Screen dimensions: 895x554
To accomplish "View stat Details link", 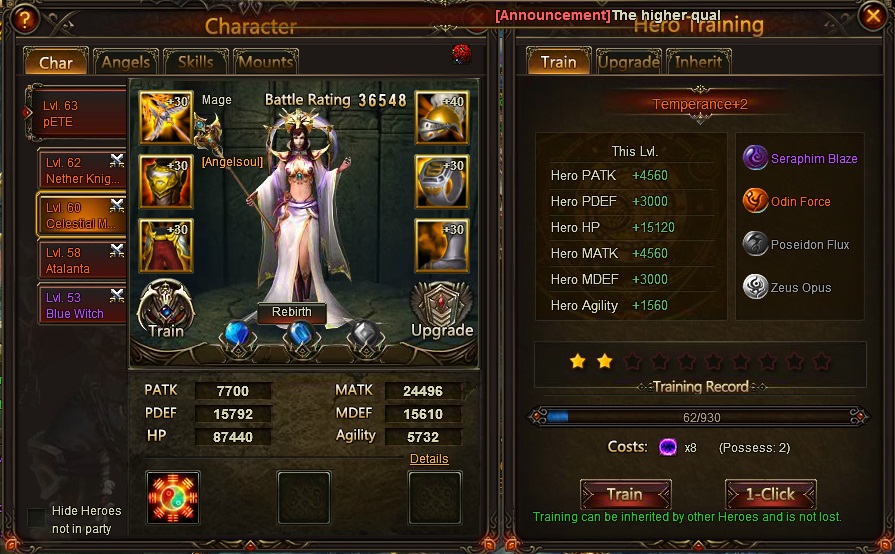I will pyautogui.click(x=429, y=459).
